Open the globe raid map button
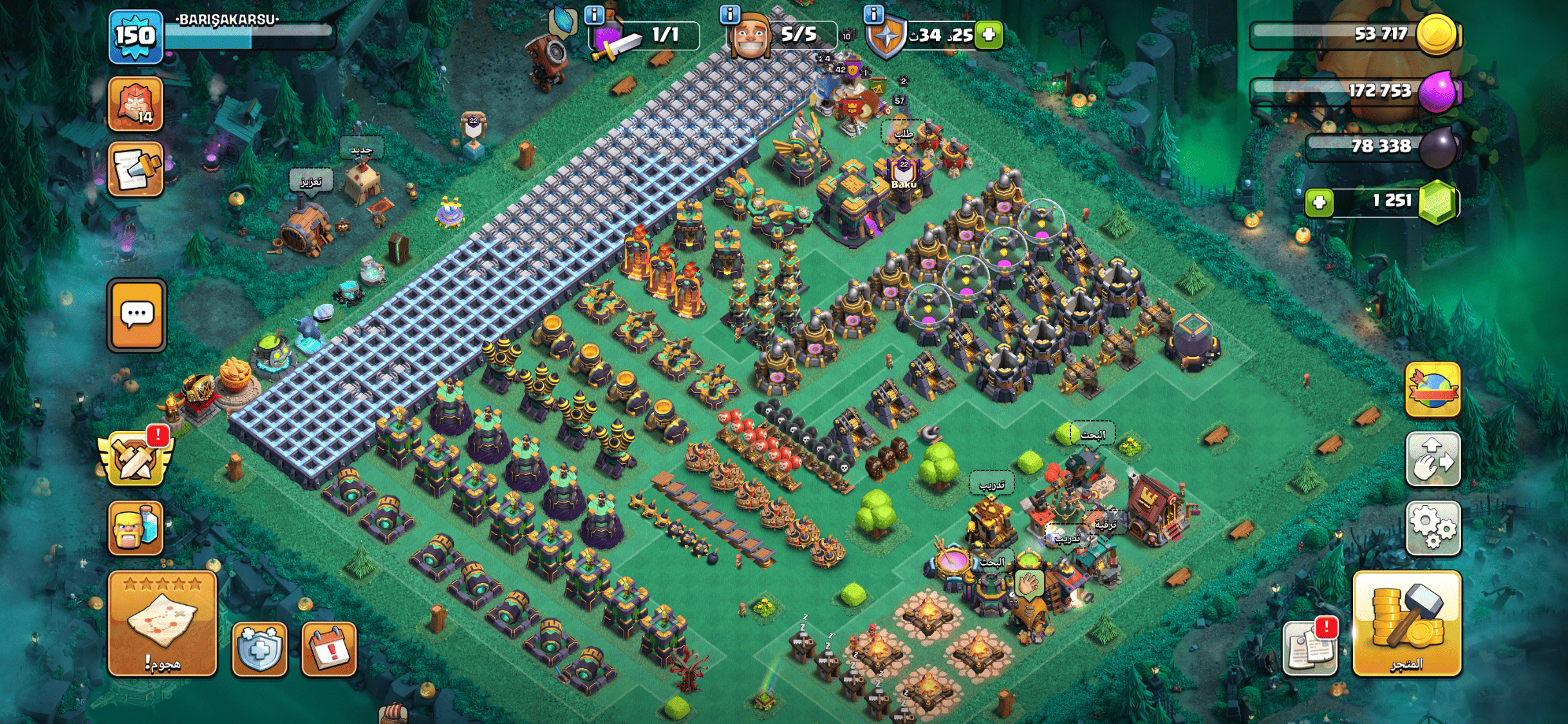Viewport: 1568px width, 724px height. pos(1433,390)
